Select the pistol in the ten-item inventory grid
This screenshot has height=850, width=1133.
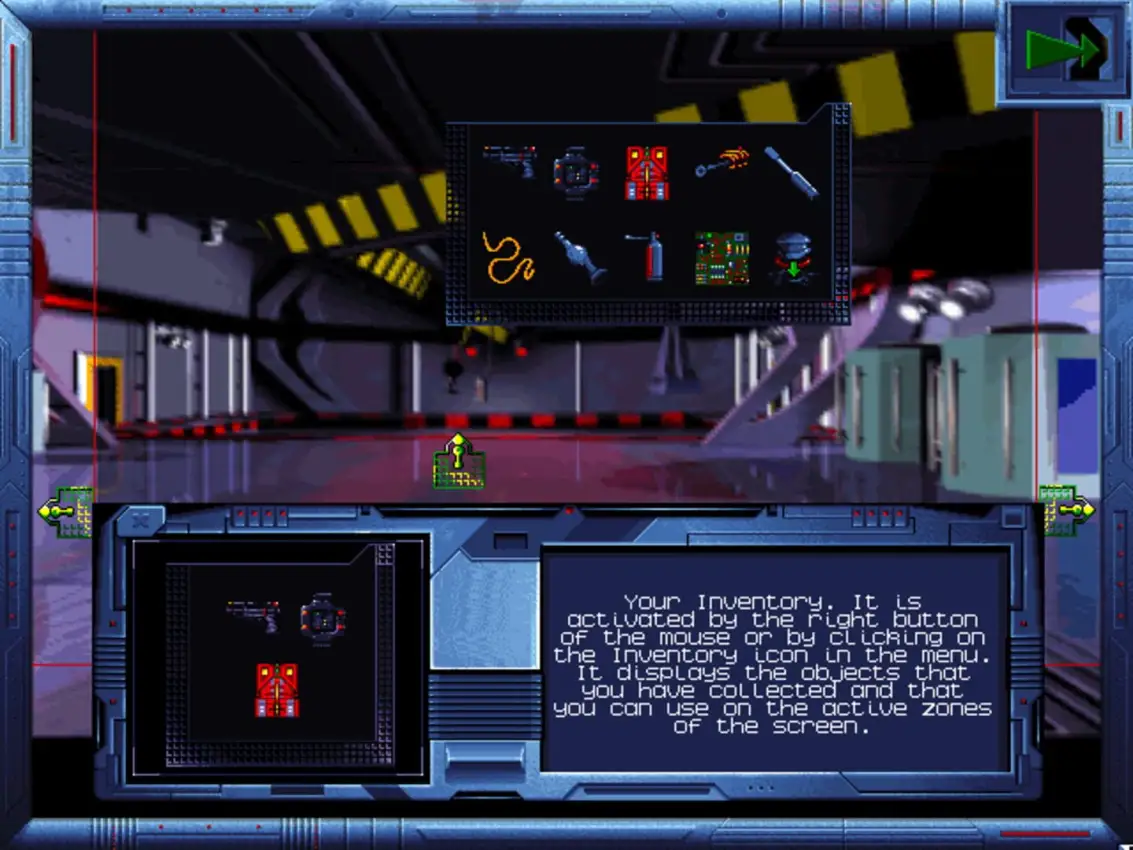(x=509, y=160)
